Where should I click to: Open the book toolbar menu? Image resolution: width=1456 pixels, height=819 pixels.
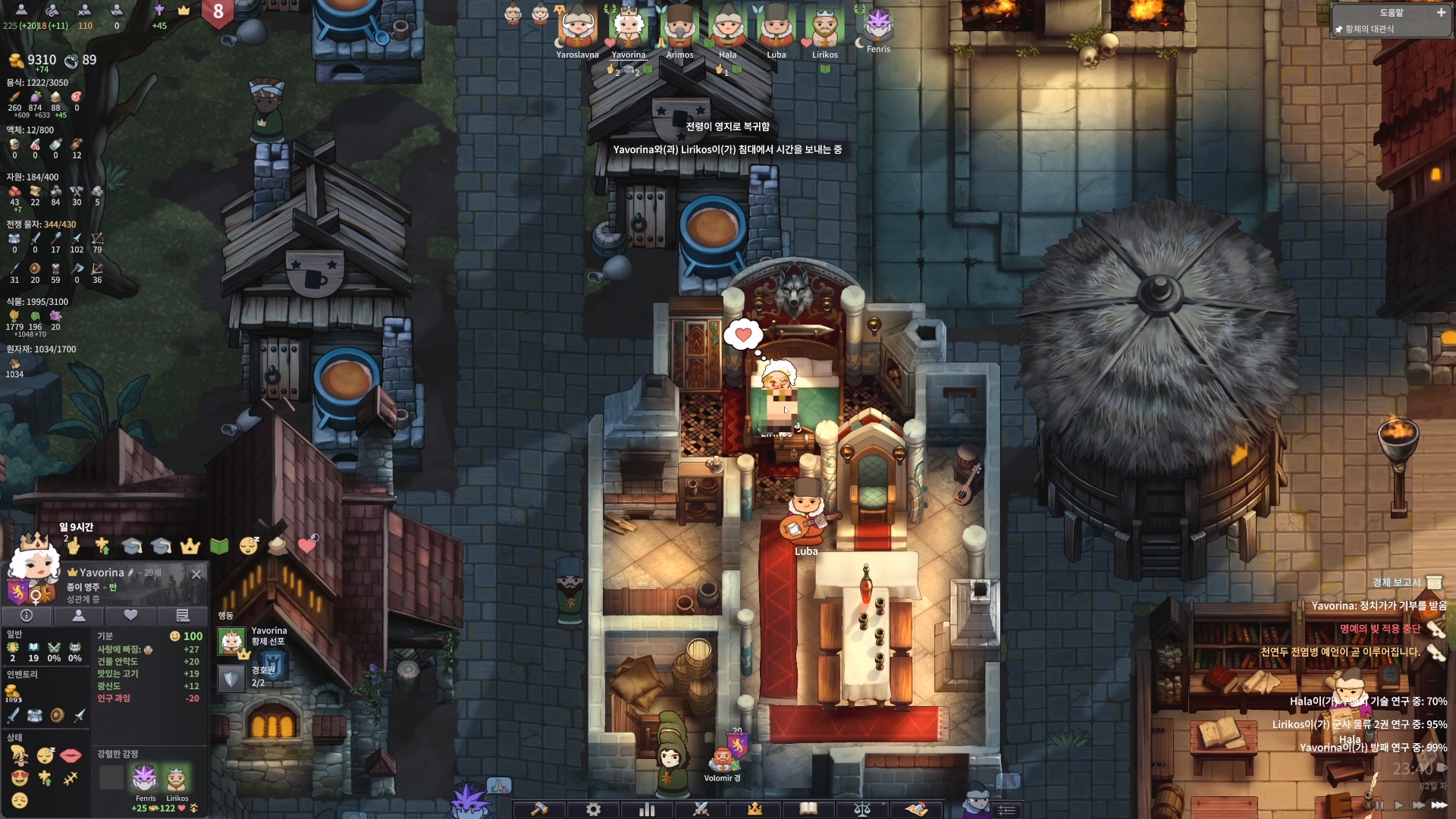(808, 809)
